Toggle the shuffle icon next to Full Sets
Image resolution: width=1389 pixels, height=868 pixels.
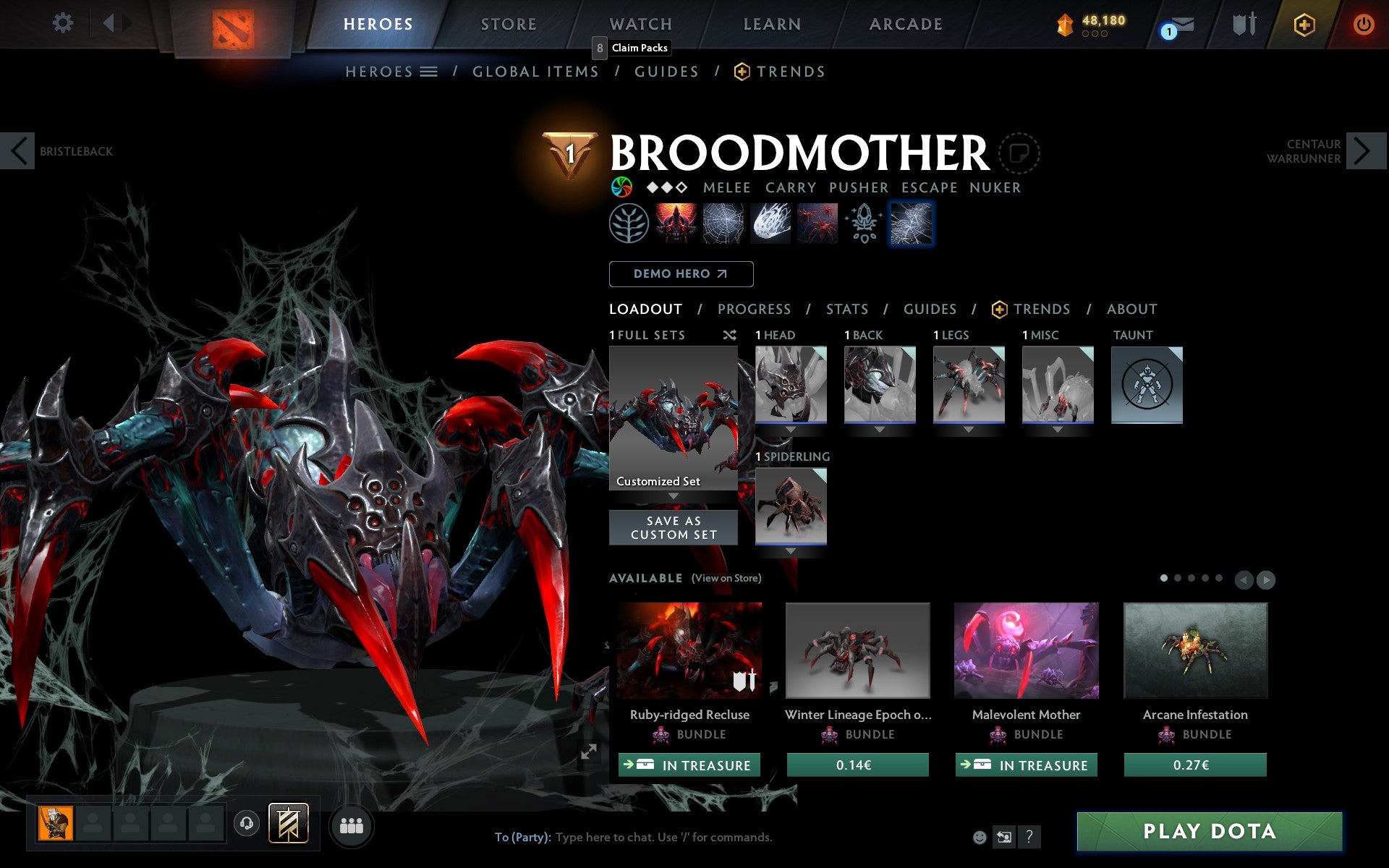click(729, 335)
